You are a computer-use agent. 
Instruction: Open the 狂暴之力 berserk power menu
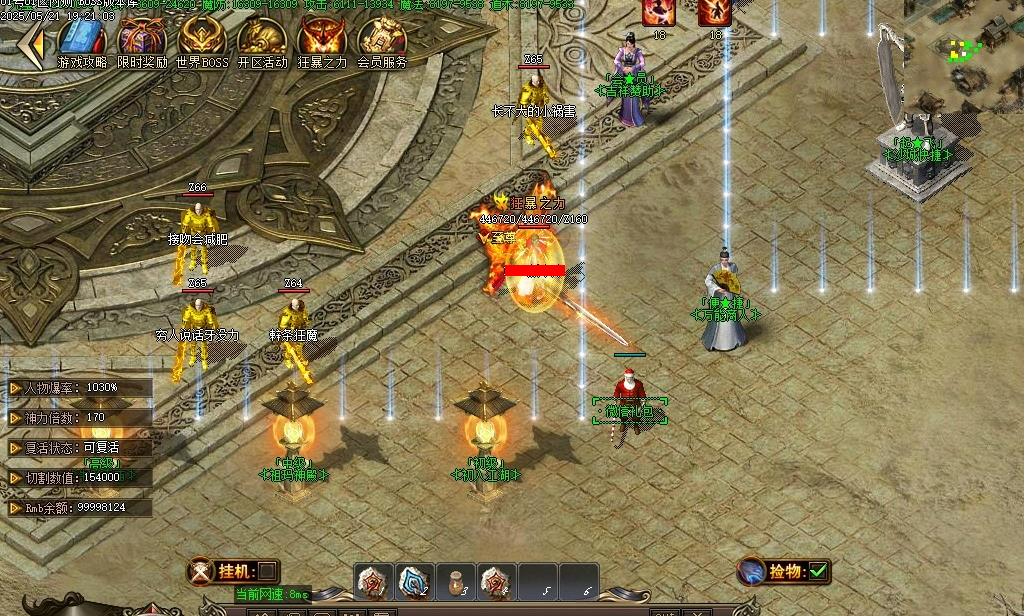tap(322, 40)
